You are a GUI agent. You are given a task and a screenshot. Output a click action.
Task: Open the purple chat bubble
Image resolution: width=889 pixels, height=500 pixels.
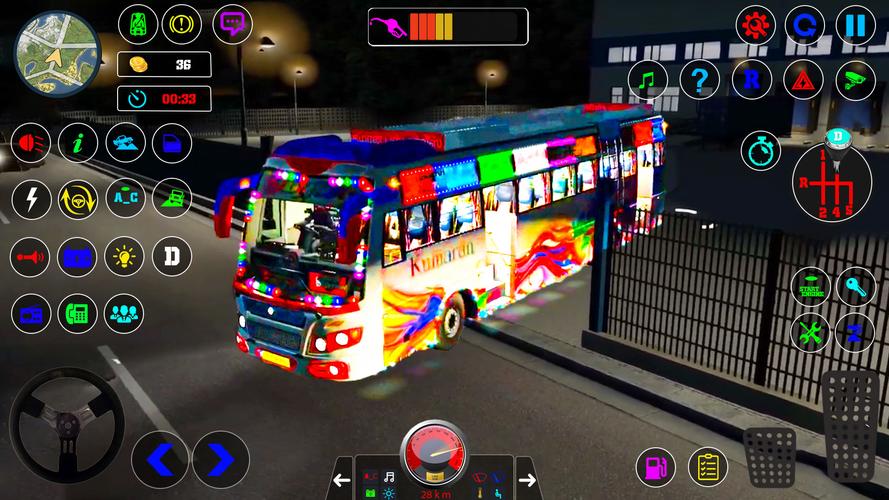pyautogui.click(x=232, y=23)
